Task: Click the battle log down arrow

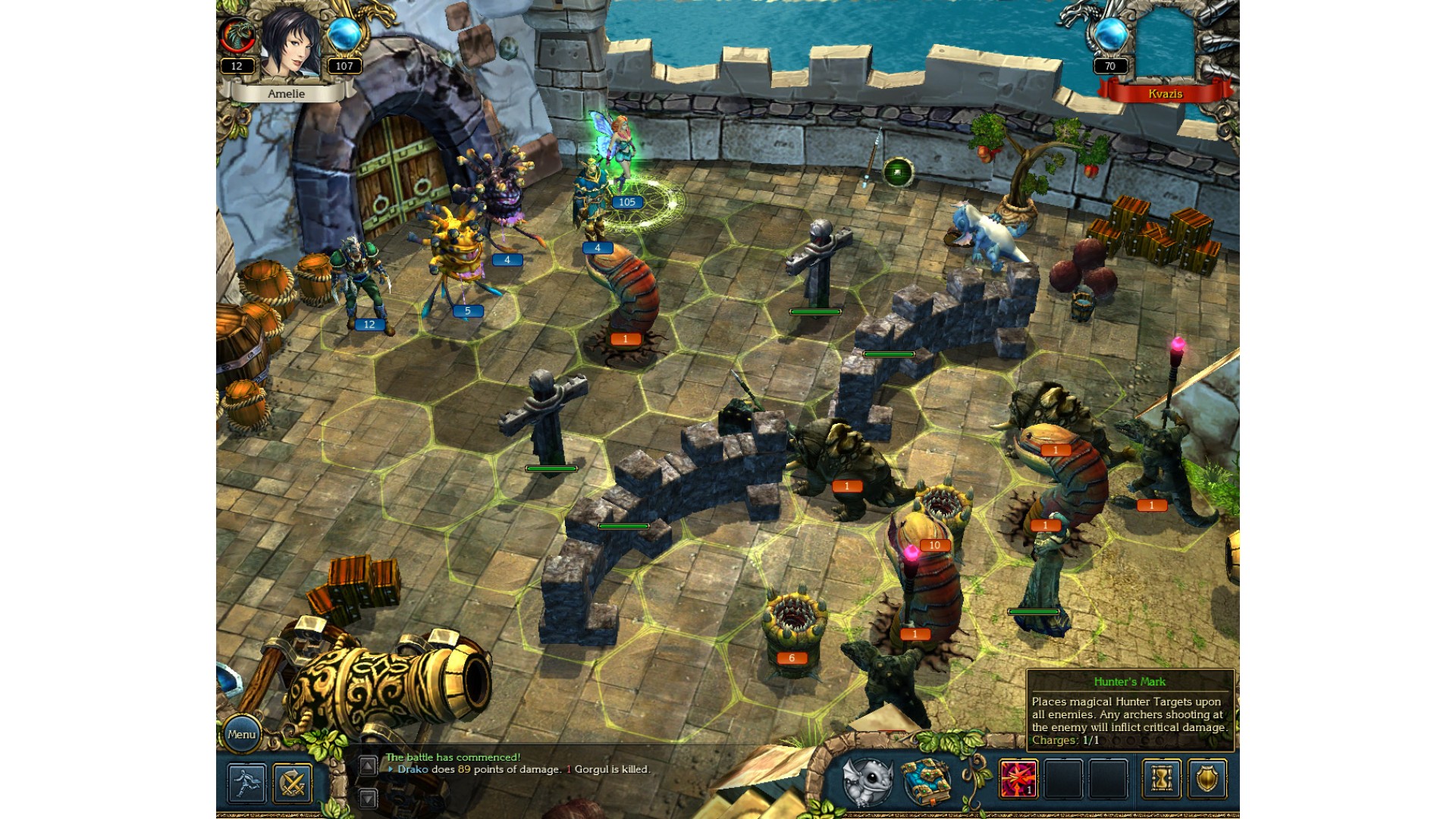Action: [x=368, y=798]
